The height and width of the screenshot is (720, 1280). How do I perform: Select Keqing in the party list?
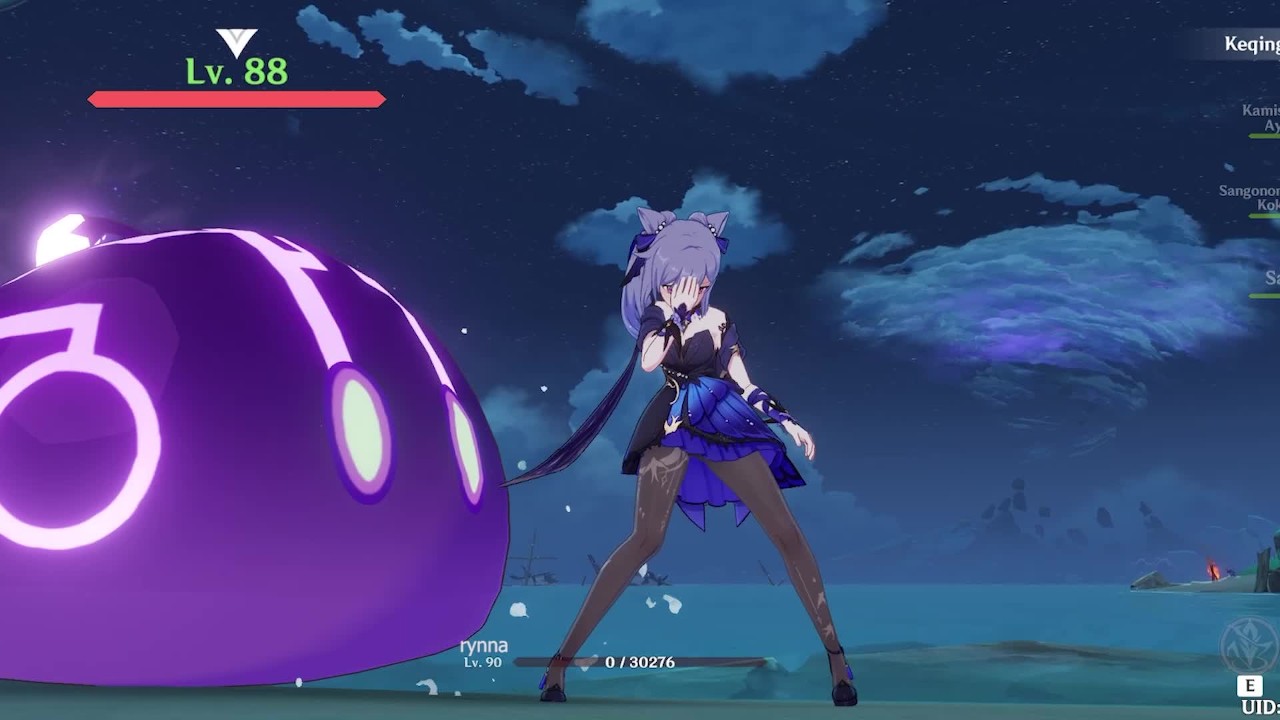pos(1251,44)
